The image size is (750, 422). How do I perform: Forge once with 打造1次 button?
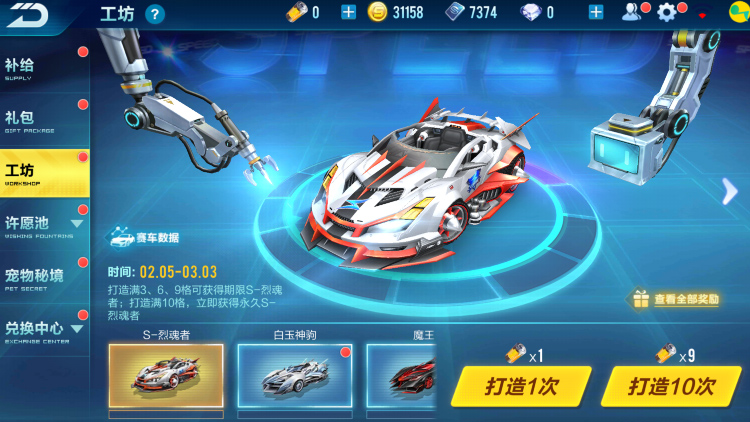pos(521,386)
